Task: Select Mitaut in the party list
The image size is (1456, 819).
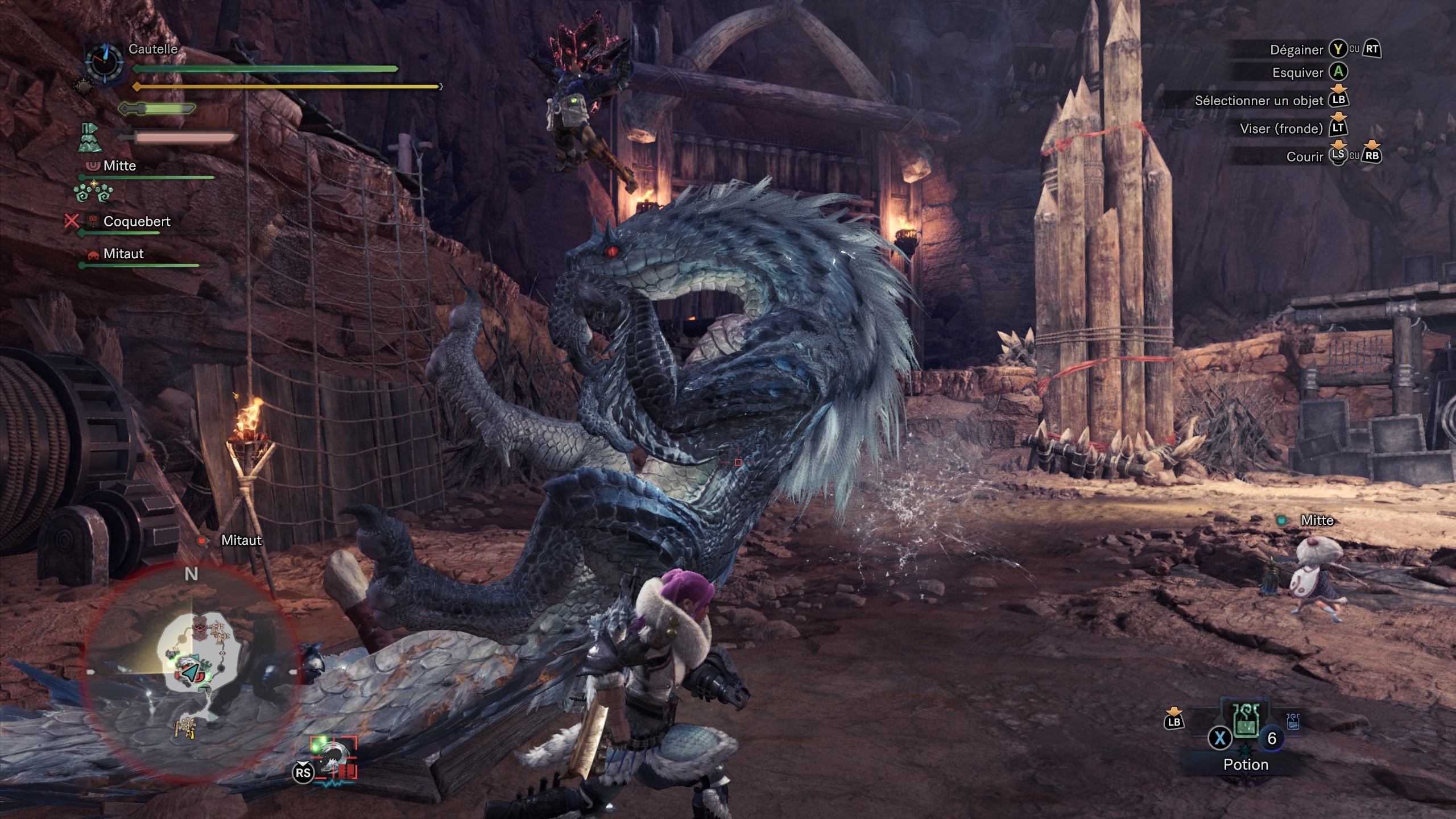Action: 123,254
